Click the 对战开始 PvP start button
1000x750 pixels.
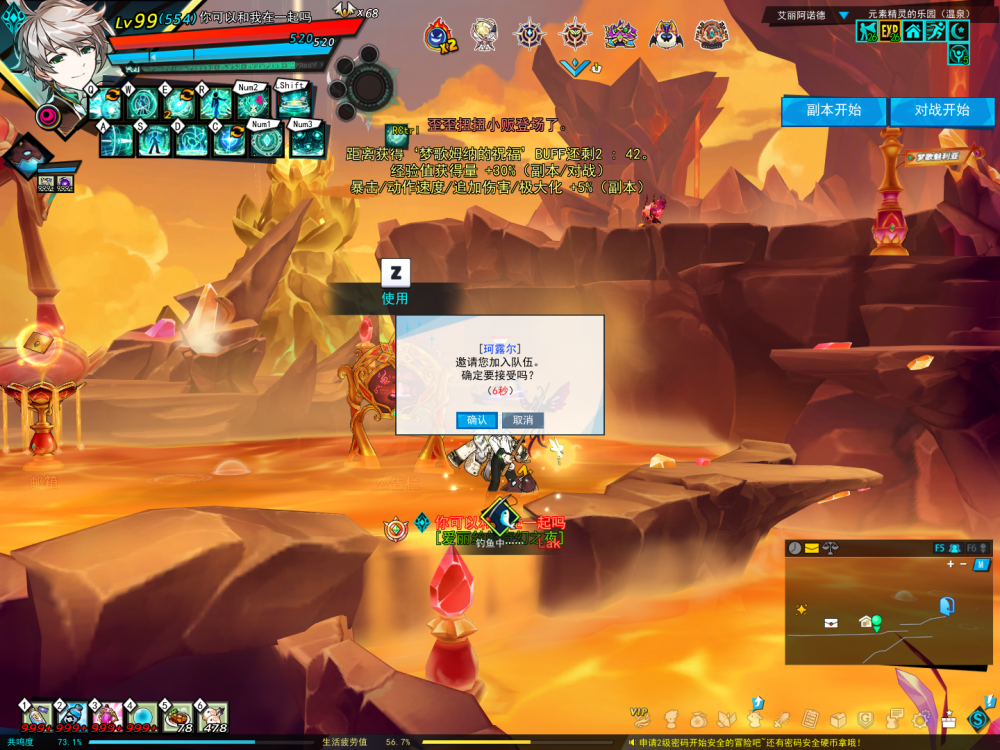(x=942, y=111)
